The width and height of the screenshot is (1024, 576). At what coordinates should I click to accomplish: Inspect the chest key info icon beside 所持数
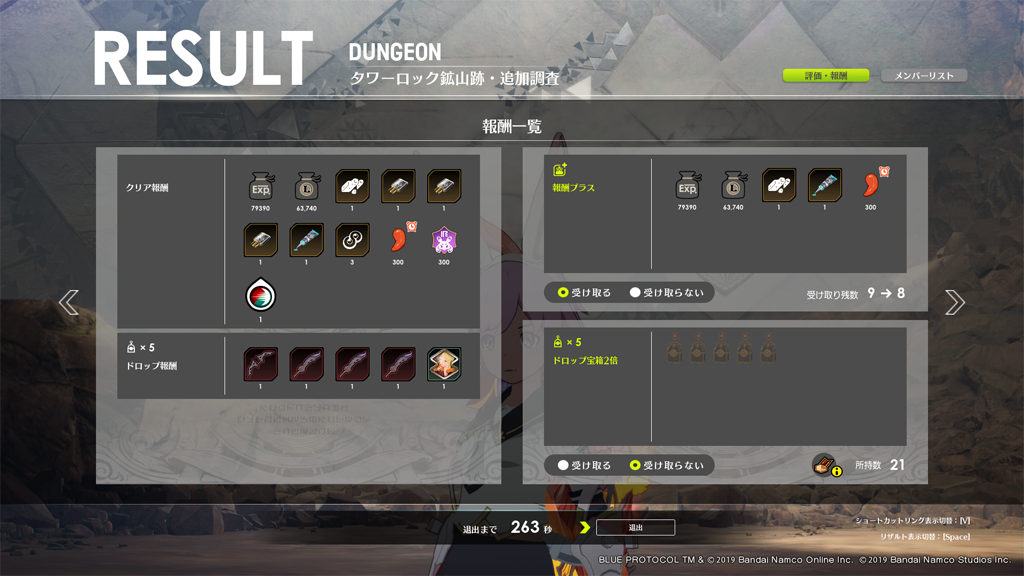tap(825, 465)
